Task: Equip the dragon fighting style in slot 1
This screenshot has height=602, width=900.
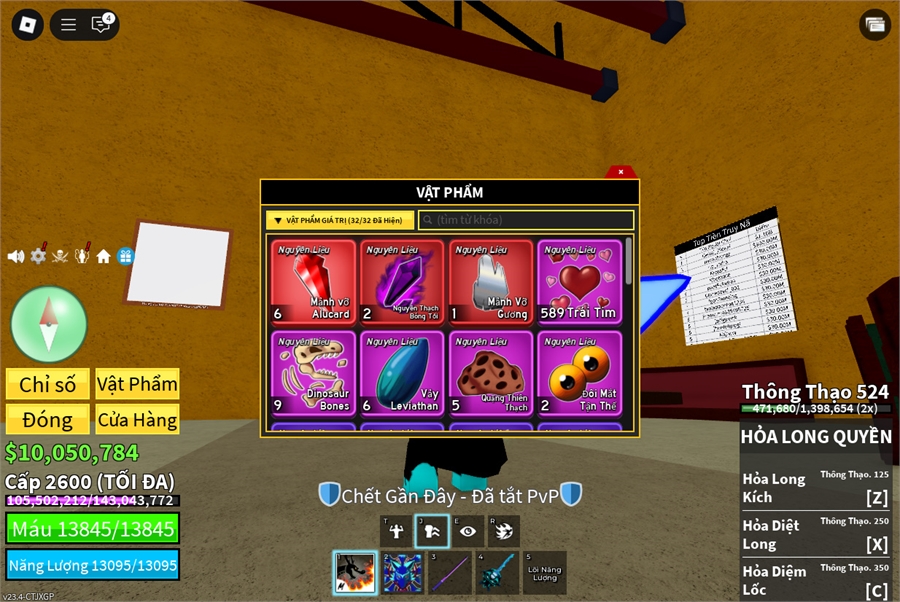Action: pos(354,572)
